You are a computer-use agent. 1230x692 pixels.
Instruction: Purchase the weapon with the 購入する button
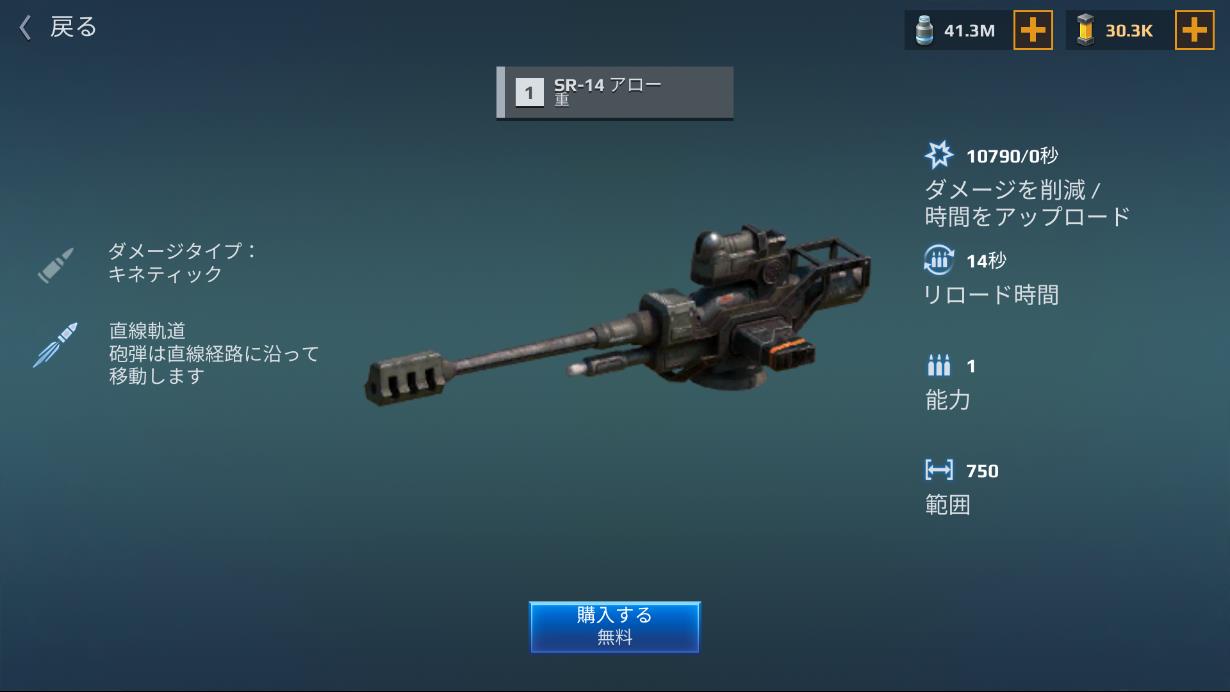(614, 626)
